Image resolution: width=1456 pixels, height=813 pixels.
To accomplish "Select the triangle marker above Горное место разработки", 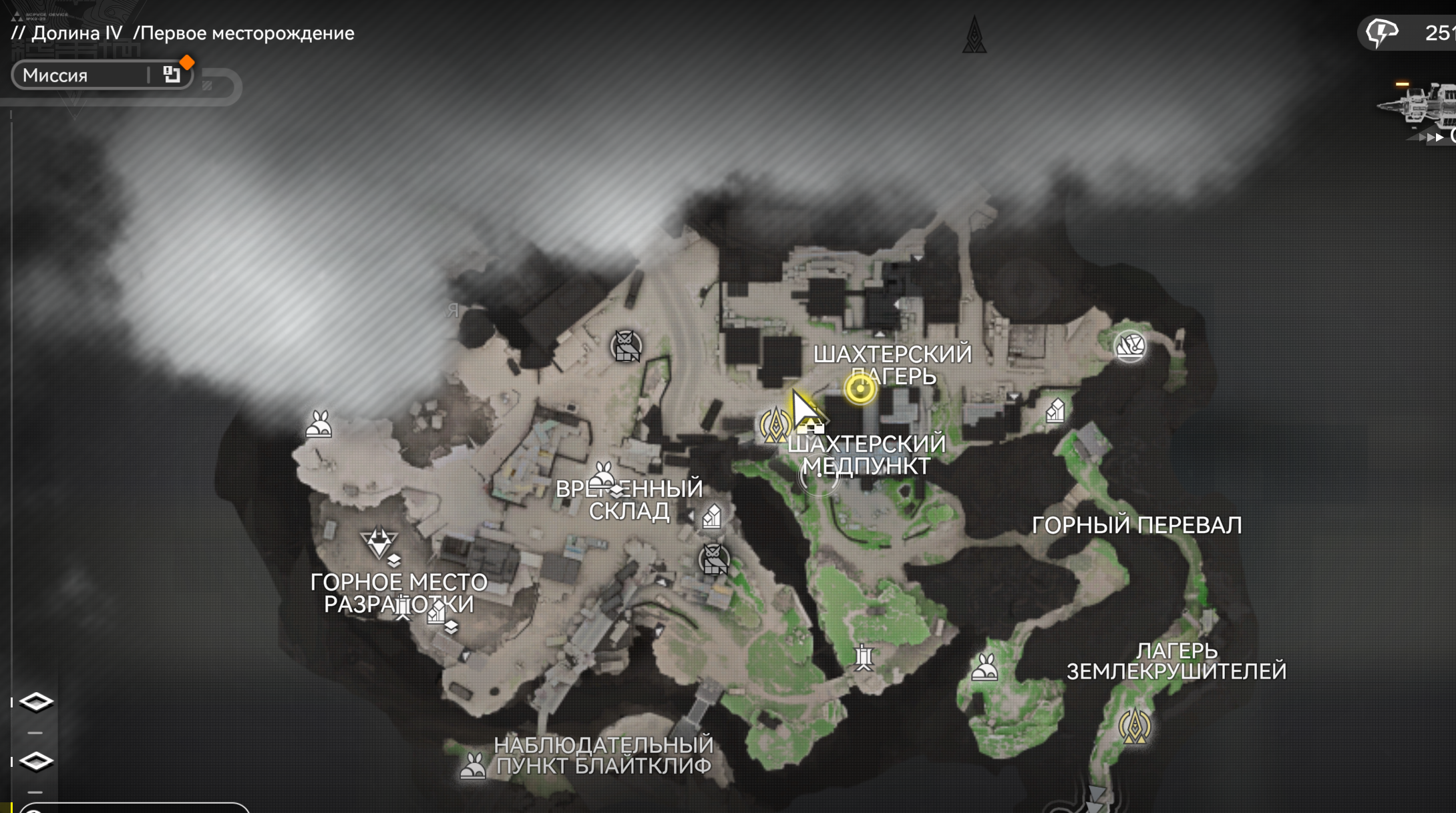I will pos(379,542).
